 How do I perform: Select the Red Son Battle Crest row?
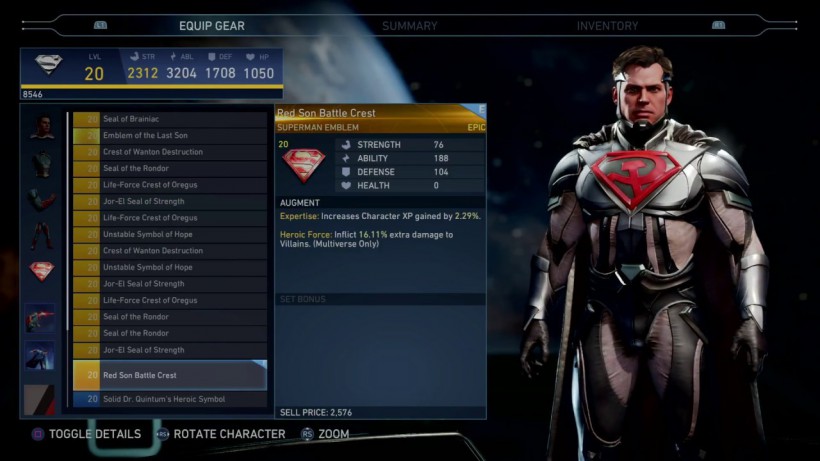click(x=170, y=375)
